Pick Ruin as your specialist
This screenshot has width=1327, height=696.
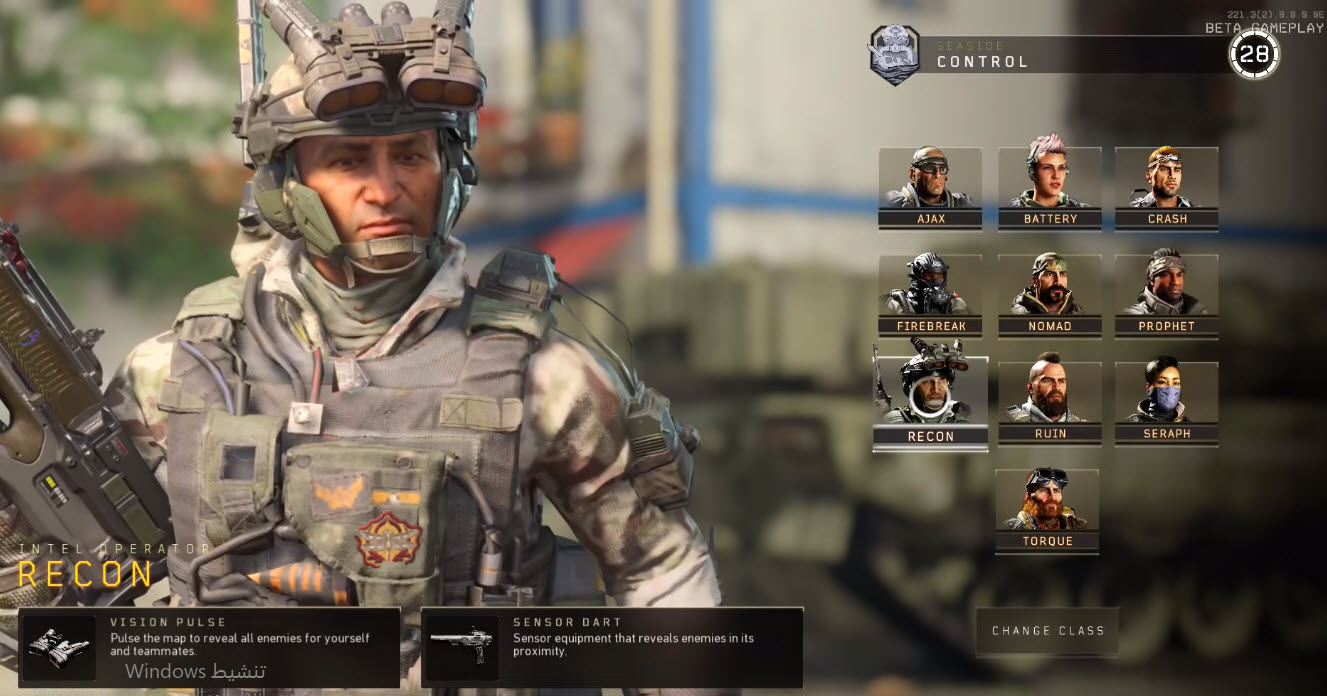tap(1049, 402)
